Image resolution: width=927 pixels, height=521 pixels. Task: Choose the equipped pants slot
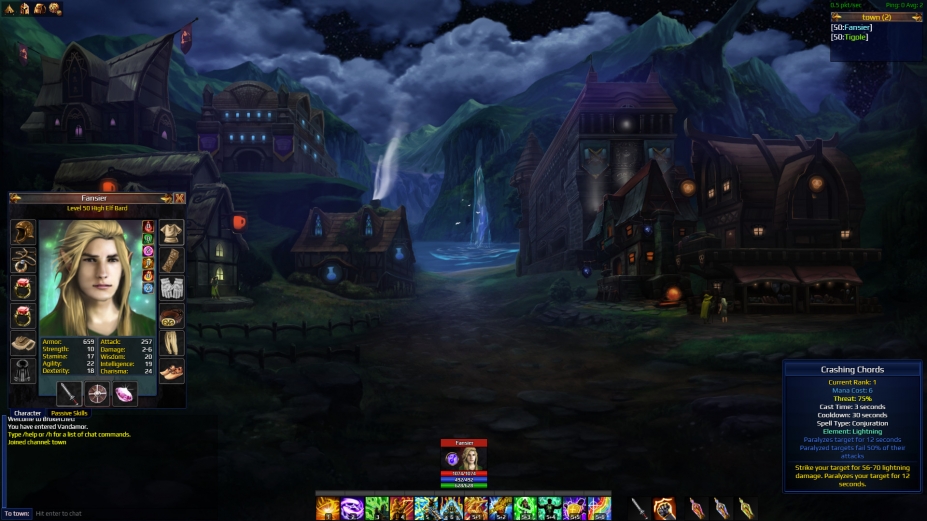pos(172,343)
